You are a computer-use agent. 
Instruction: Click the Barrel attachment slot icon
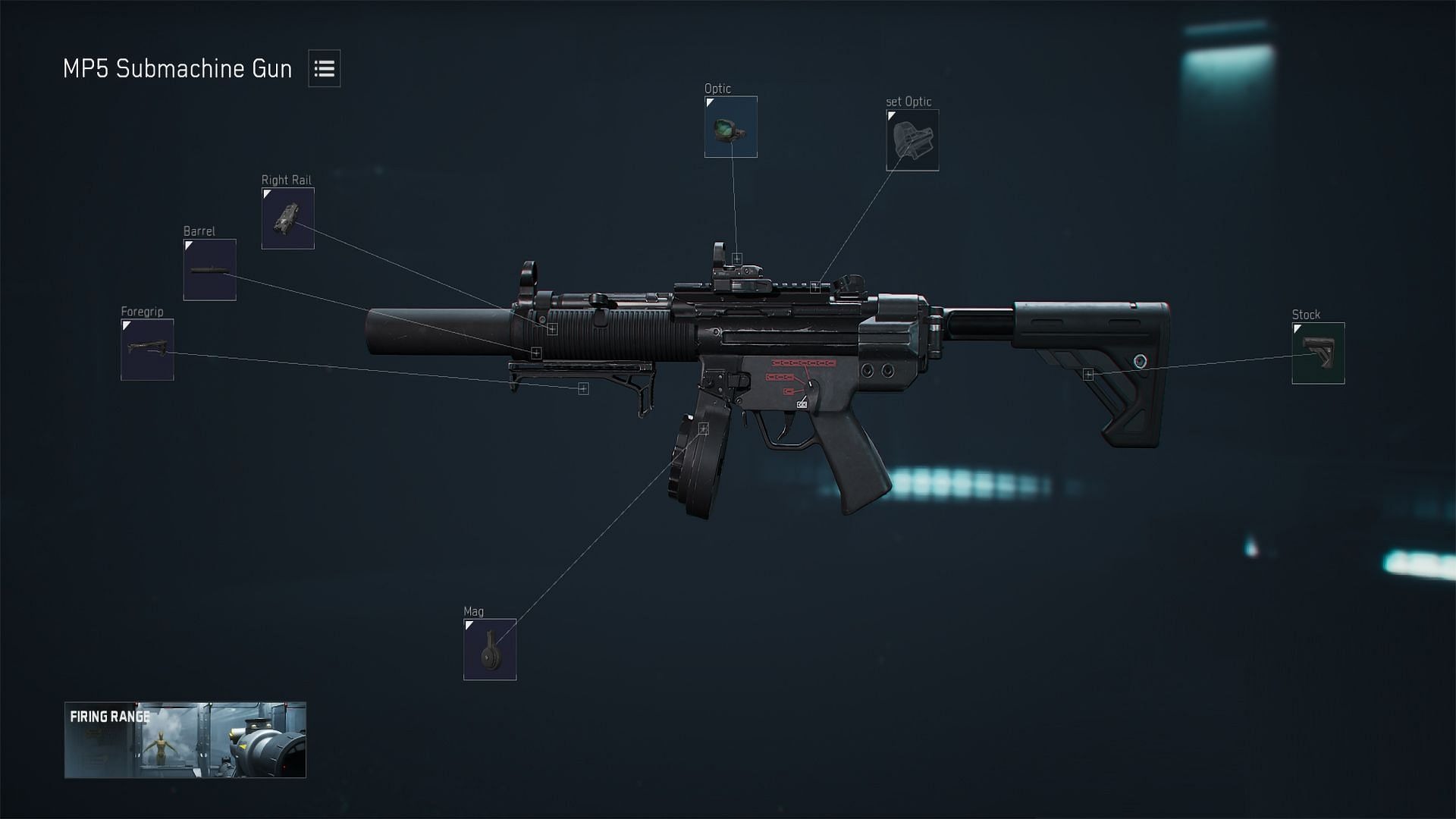pyautogui.click(x=209, y=268)
